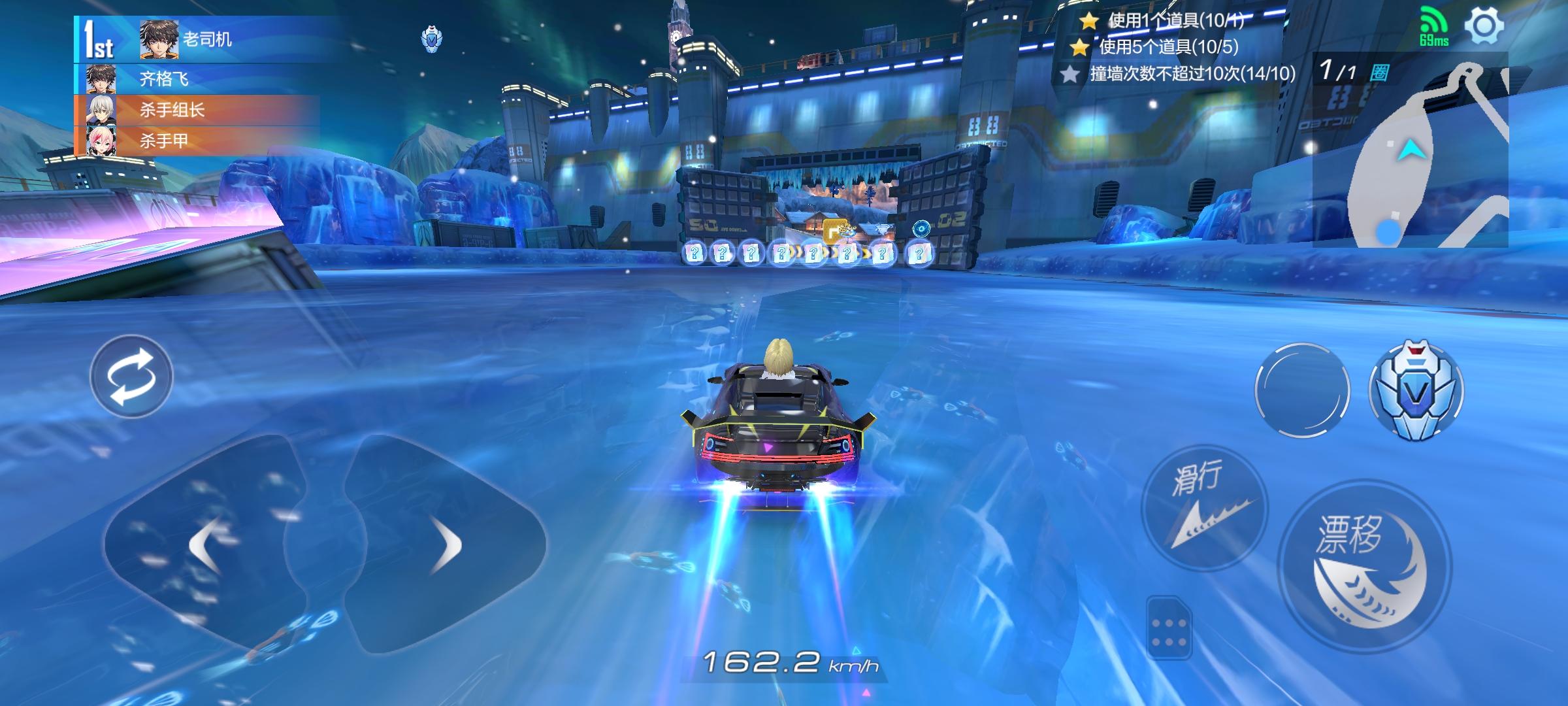Tap the 使用5个道具 objective
Screen dimensions: 1568x706
tap(1168, 46)
